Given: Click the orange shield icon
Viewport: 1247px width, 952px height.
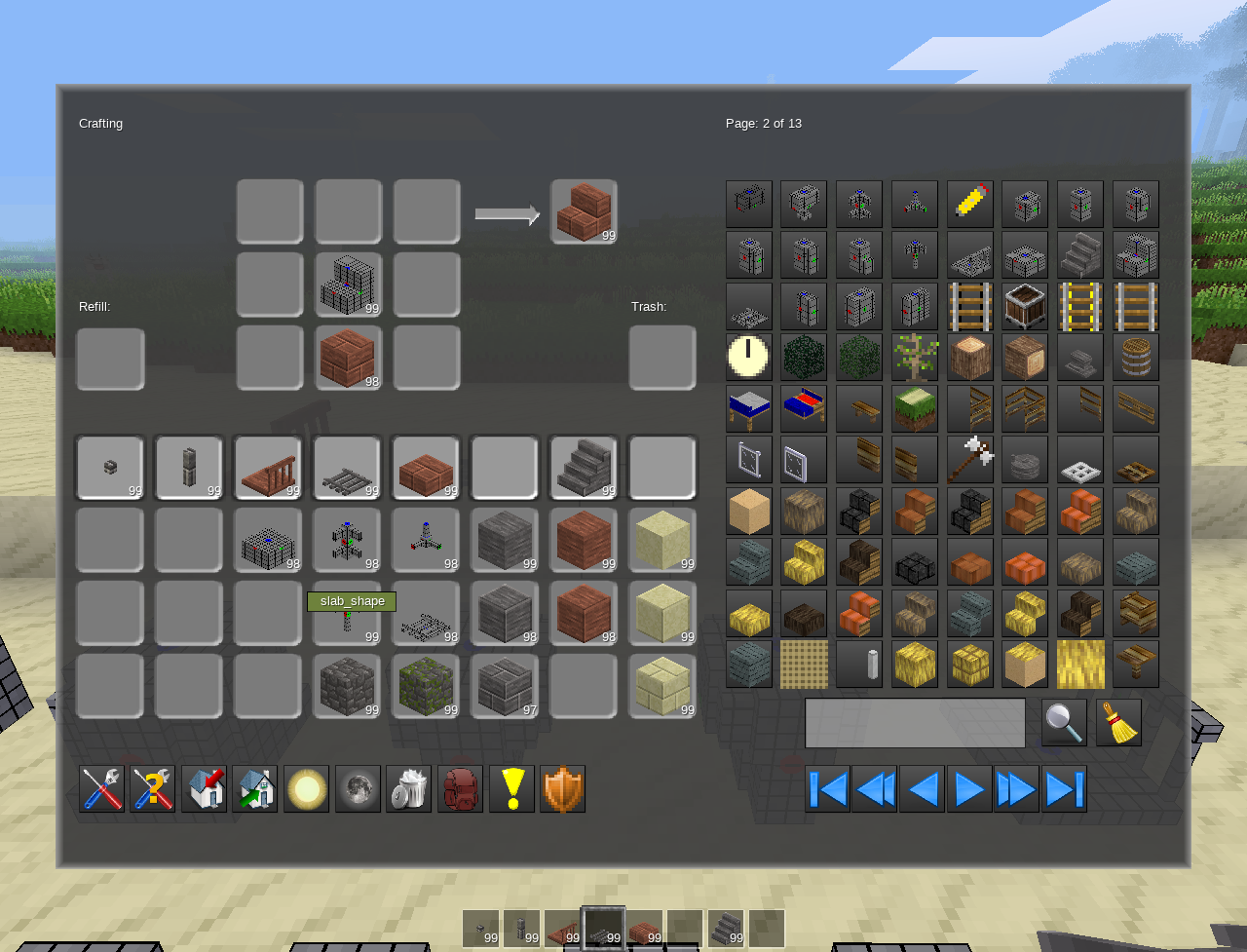Looking at the screenshot, I should (x=562, y=788).
